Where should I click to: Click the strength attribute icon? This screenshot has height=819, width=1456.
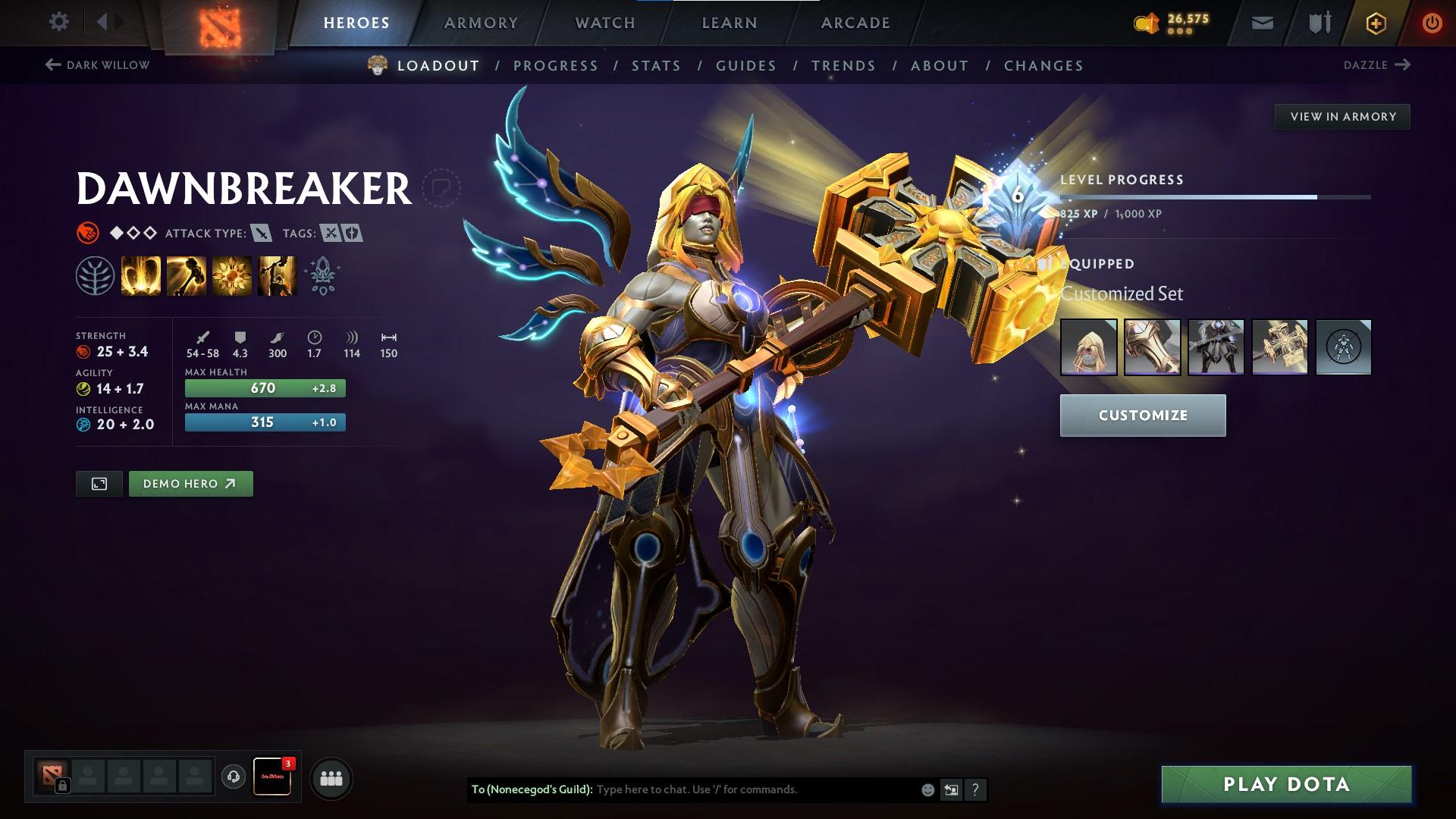[86, 351]
